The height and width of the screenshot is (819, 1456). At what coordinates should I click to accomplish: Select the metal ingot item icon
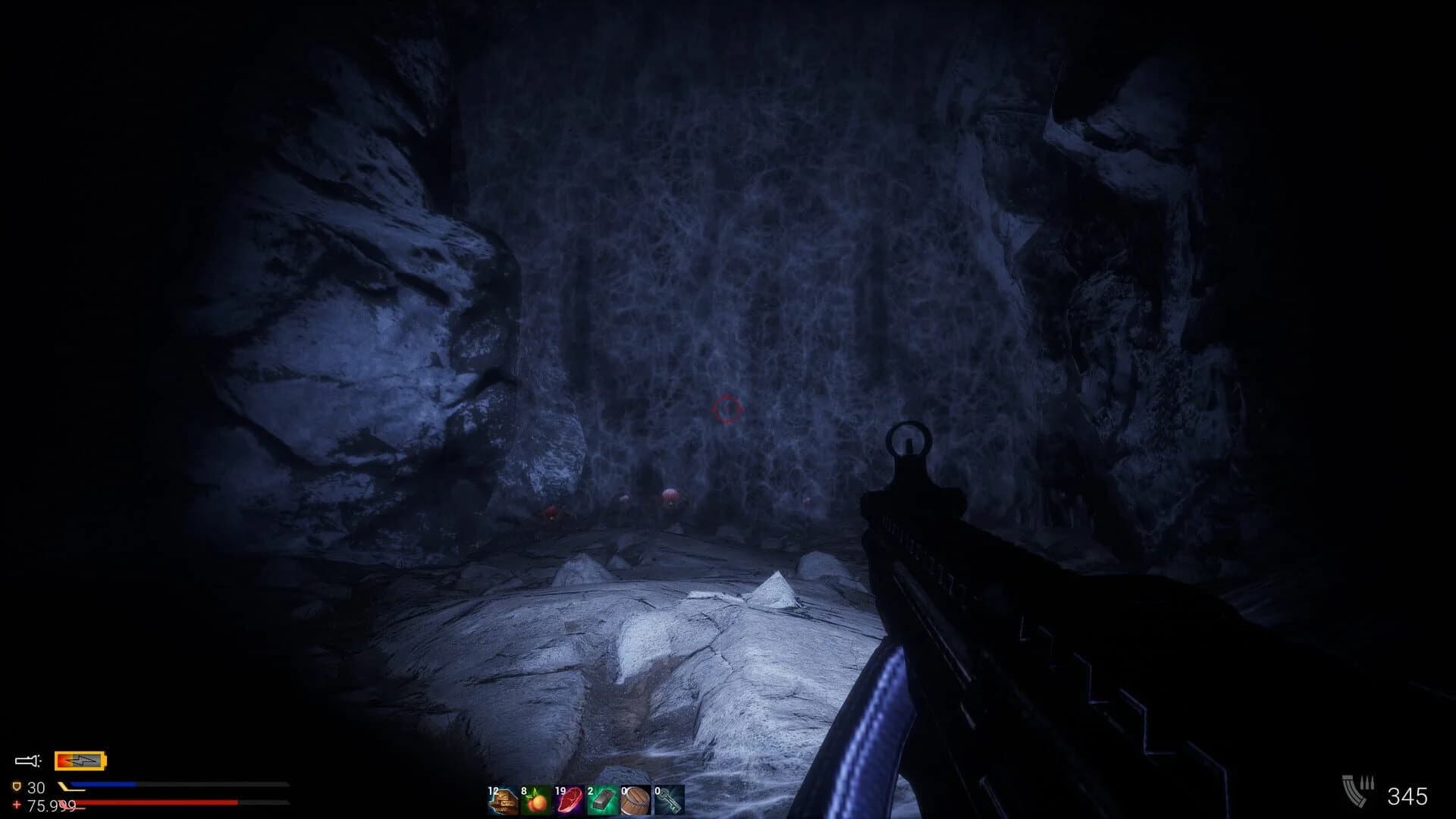[x=603, y=802]
